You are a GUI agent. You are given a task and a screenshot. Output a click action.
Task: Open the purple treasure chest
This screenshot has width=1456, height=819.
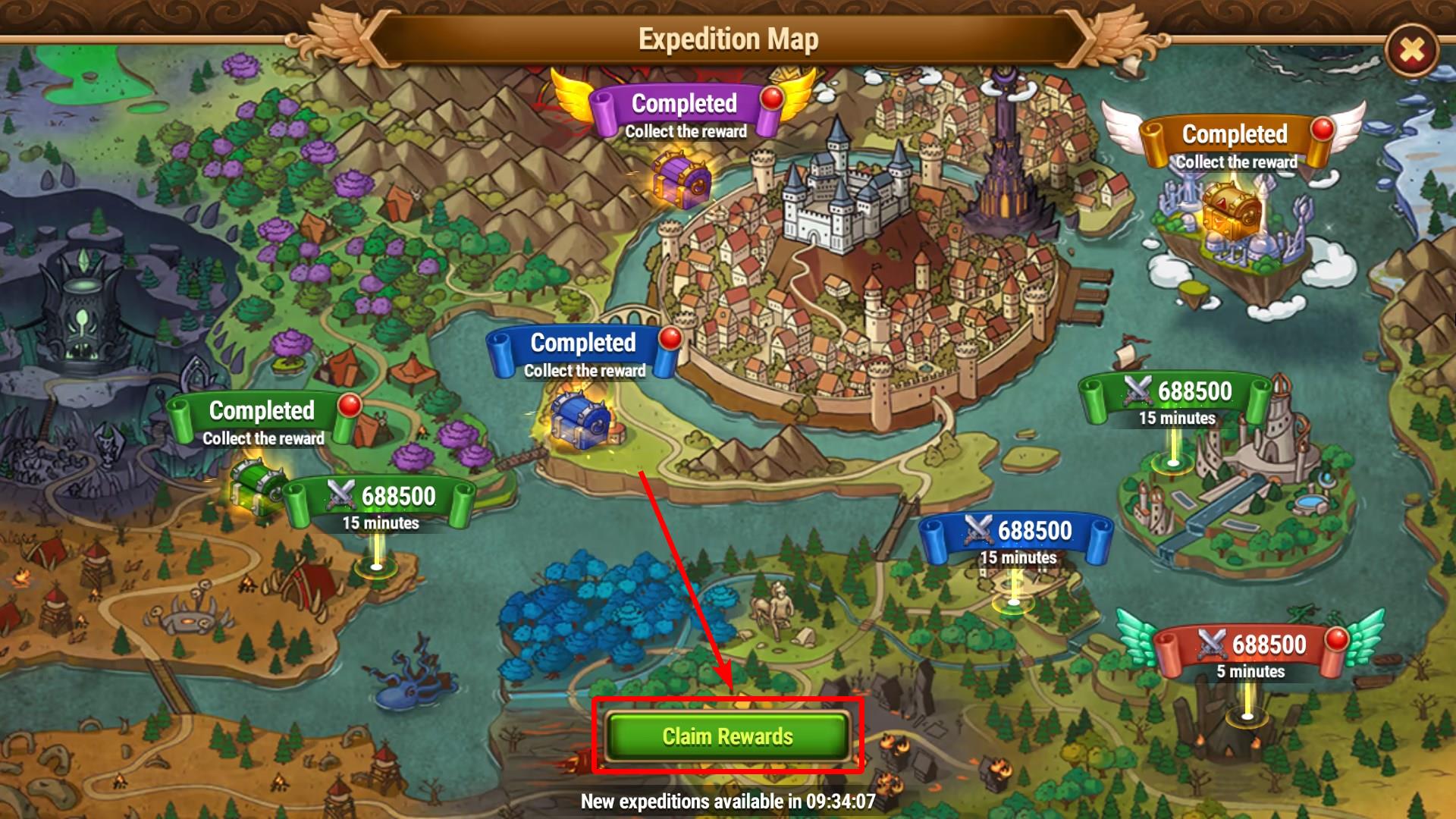[x=682, y=180]
